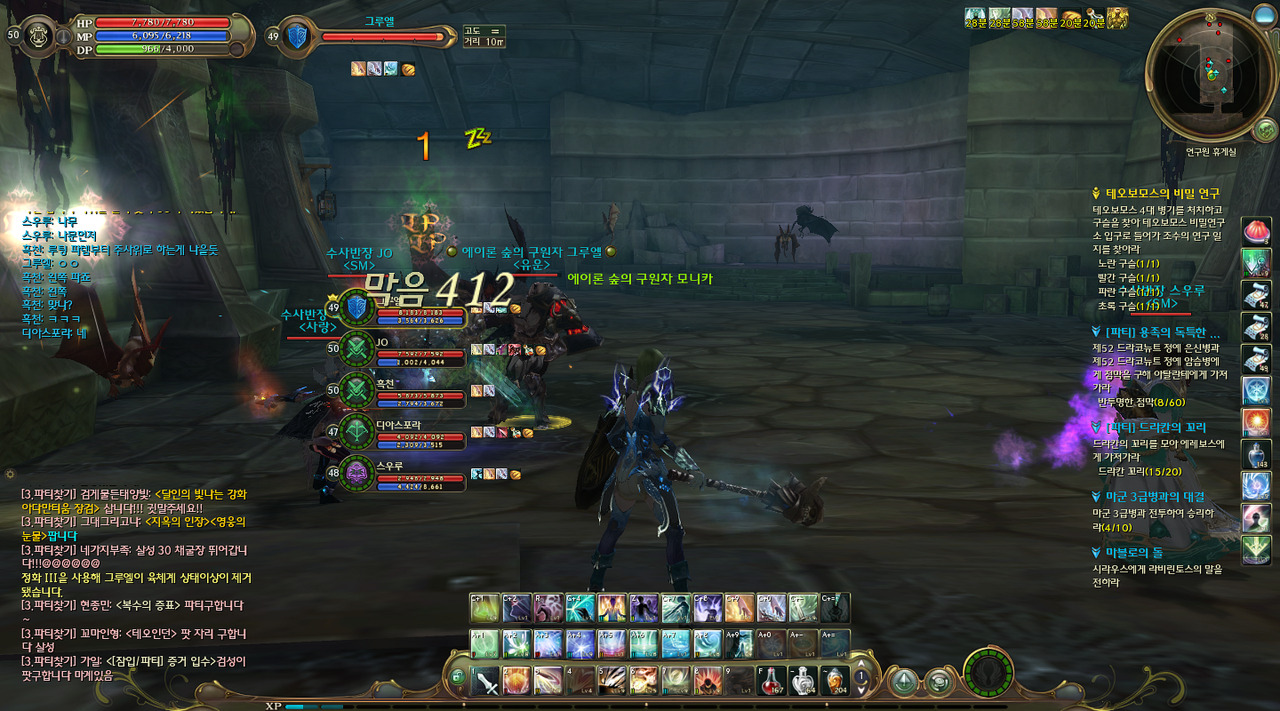Activate the kneeling figure skill in slot 8
The image size is (1280, 711).
point(707,680)
